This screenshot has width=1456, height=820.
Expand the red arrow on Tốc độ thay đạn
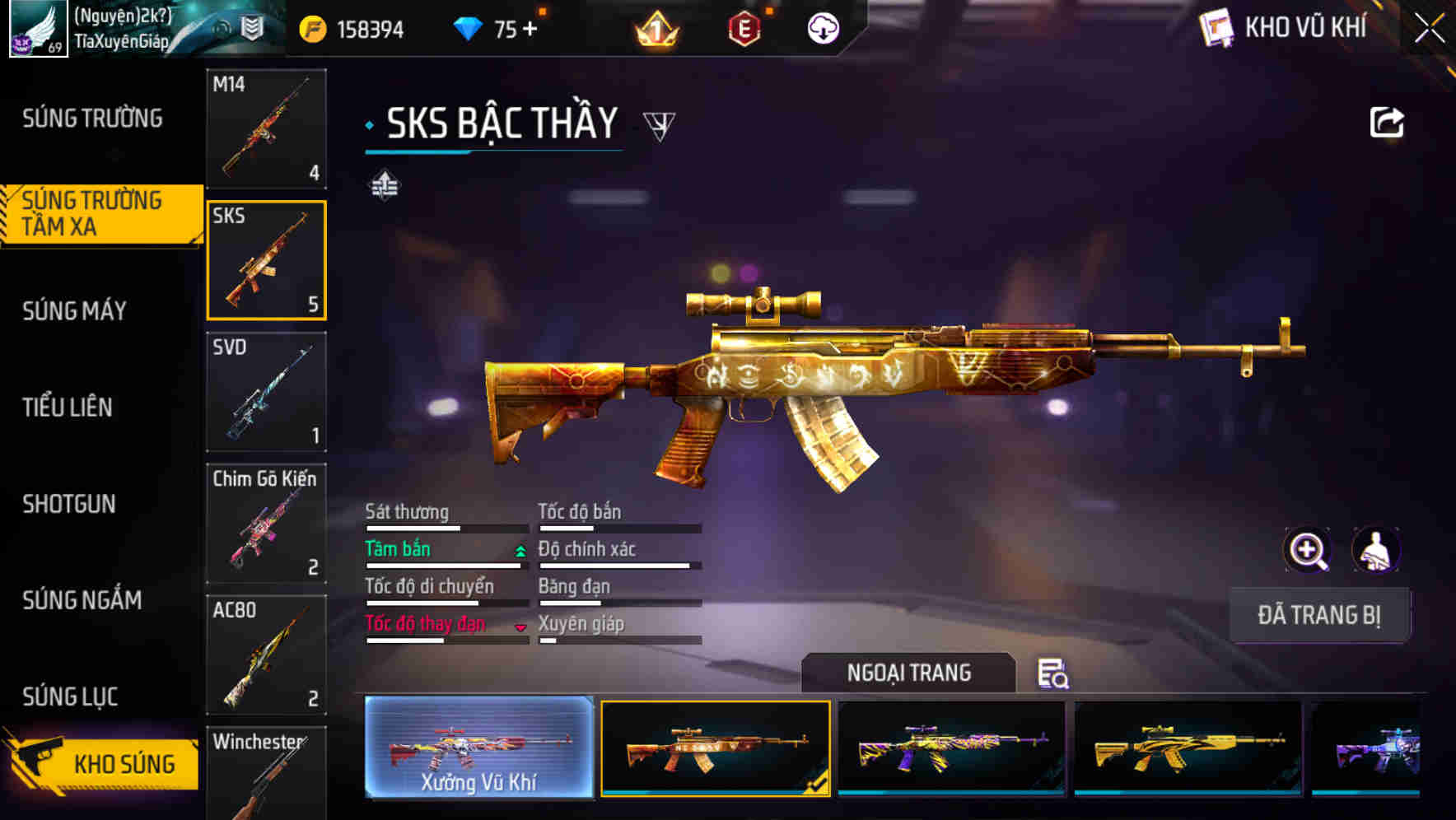(x=521, y=627)
